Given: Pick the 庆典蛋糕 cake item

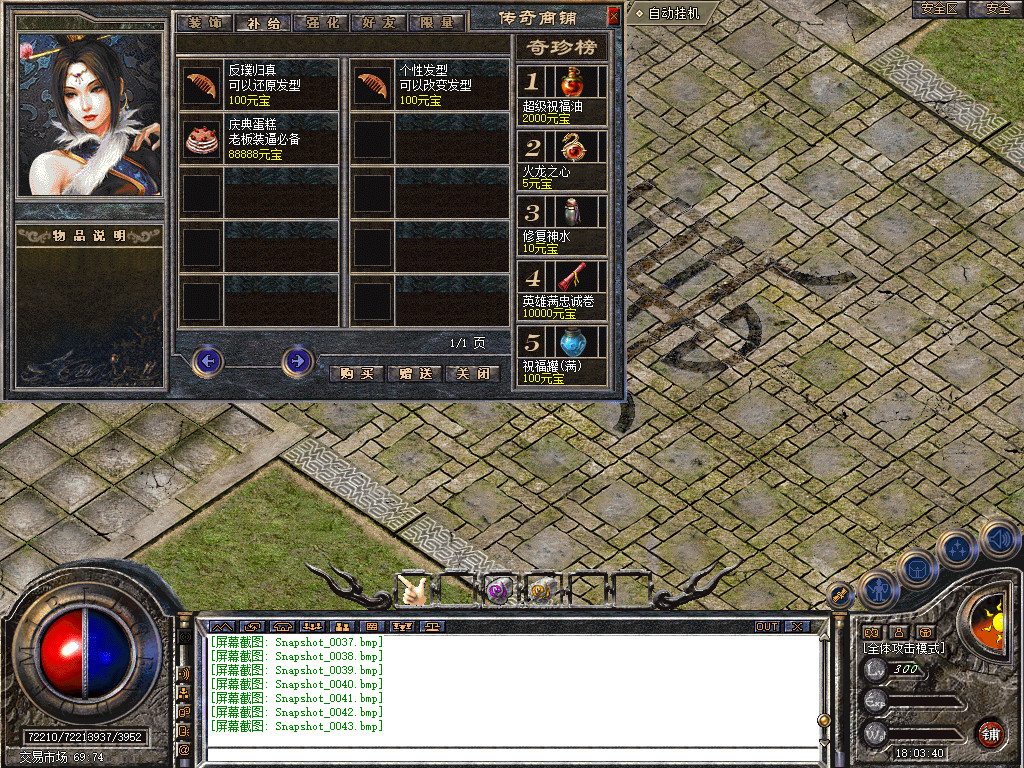Looking at the screenshot, I should (x=202, y=140).
